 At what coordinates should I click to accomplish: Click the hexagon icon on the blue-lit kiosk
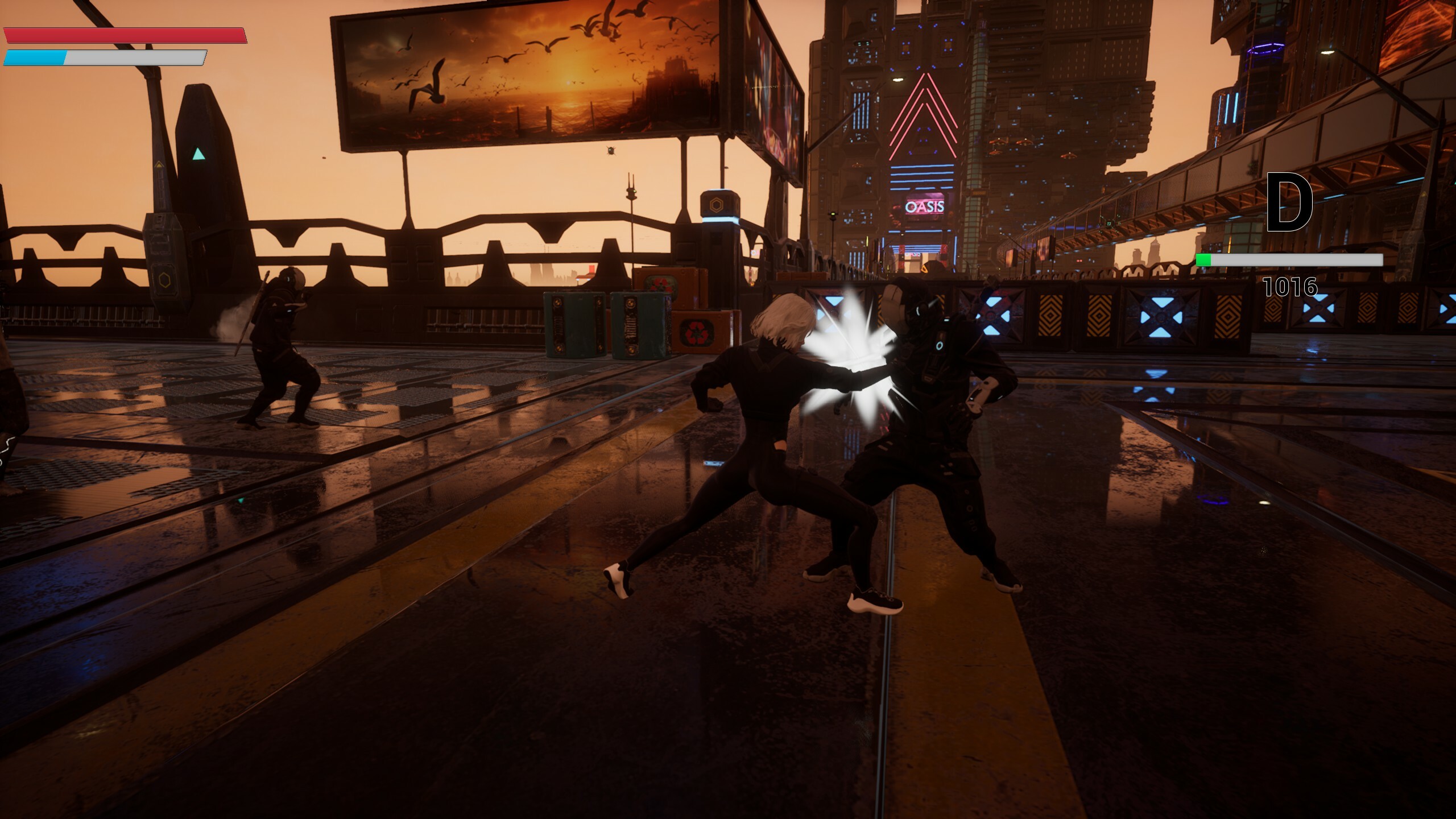point(716,205)
